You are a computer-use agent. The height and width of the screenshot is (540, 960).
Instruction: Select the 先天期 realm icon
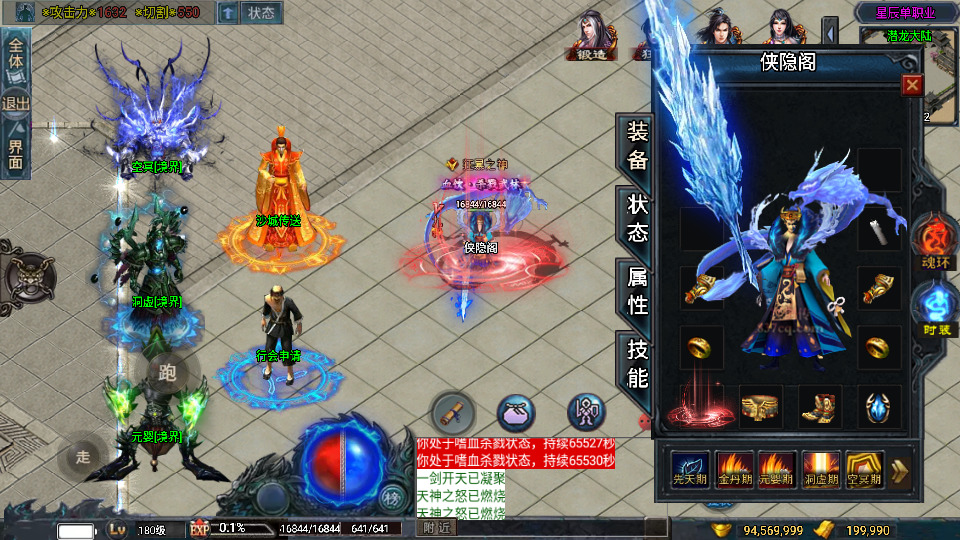coord(691,469)
